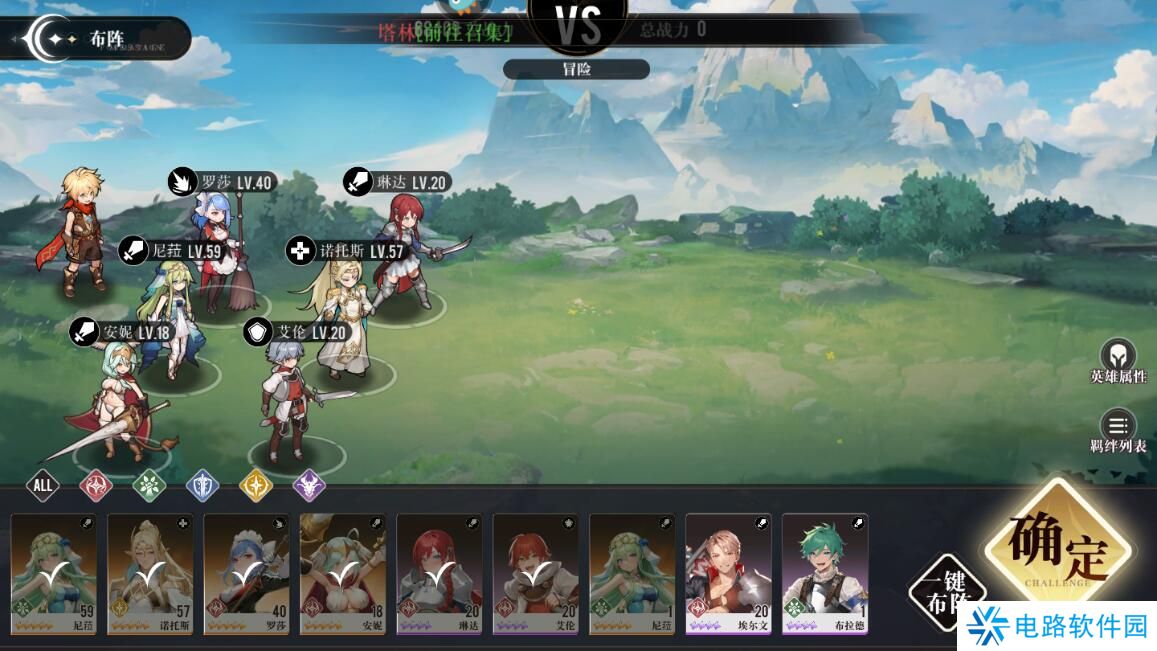The width and height of the screenshot is (1157, 651).
Task: Deselect the 艾伦 hero card
Action: click(536, 573)
